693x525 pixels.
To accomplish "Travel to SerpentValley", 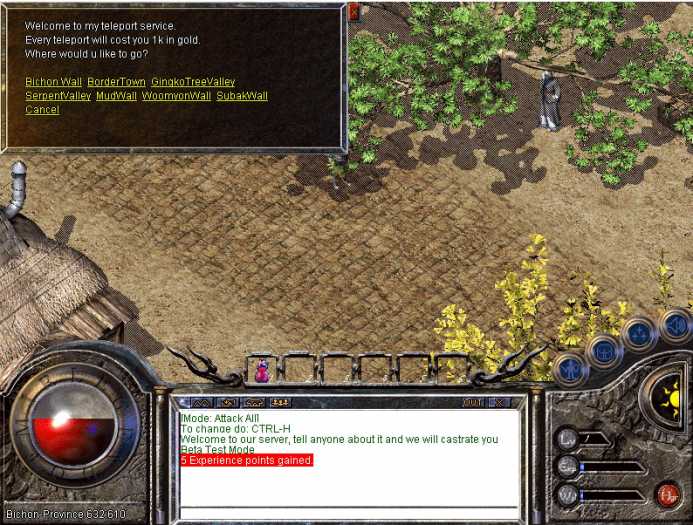I will 57,96.
